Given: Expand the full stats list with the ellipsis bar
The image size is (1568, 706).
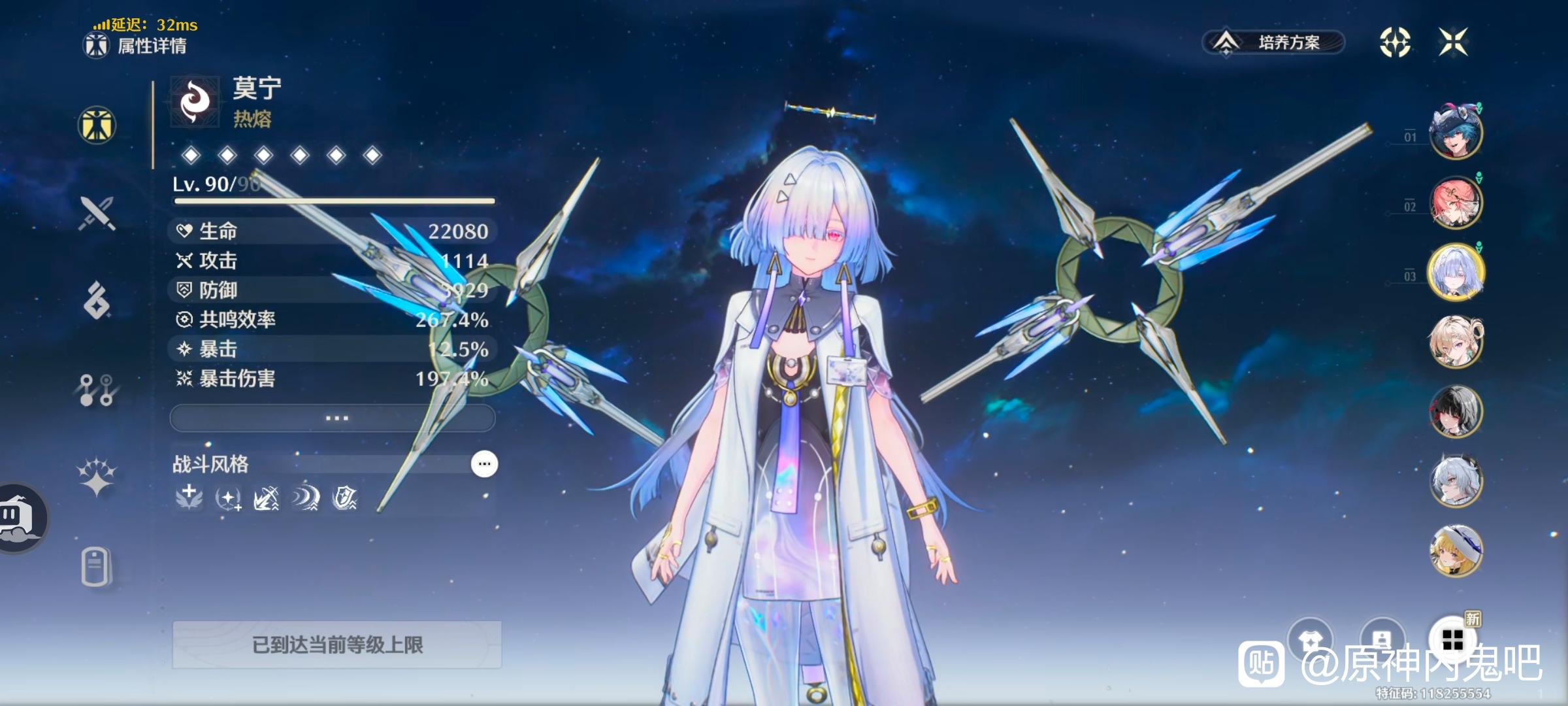Looking at the screenshot, I should 333,418.
